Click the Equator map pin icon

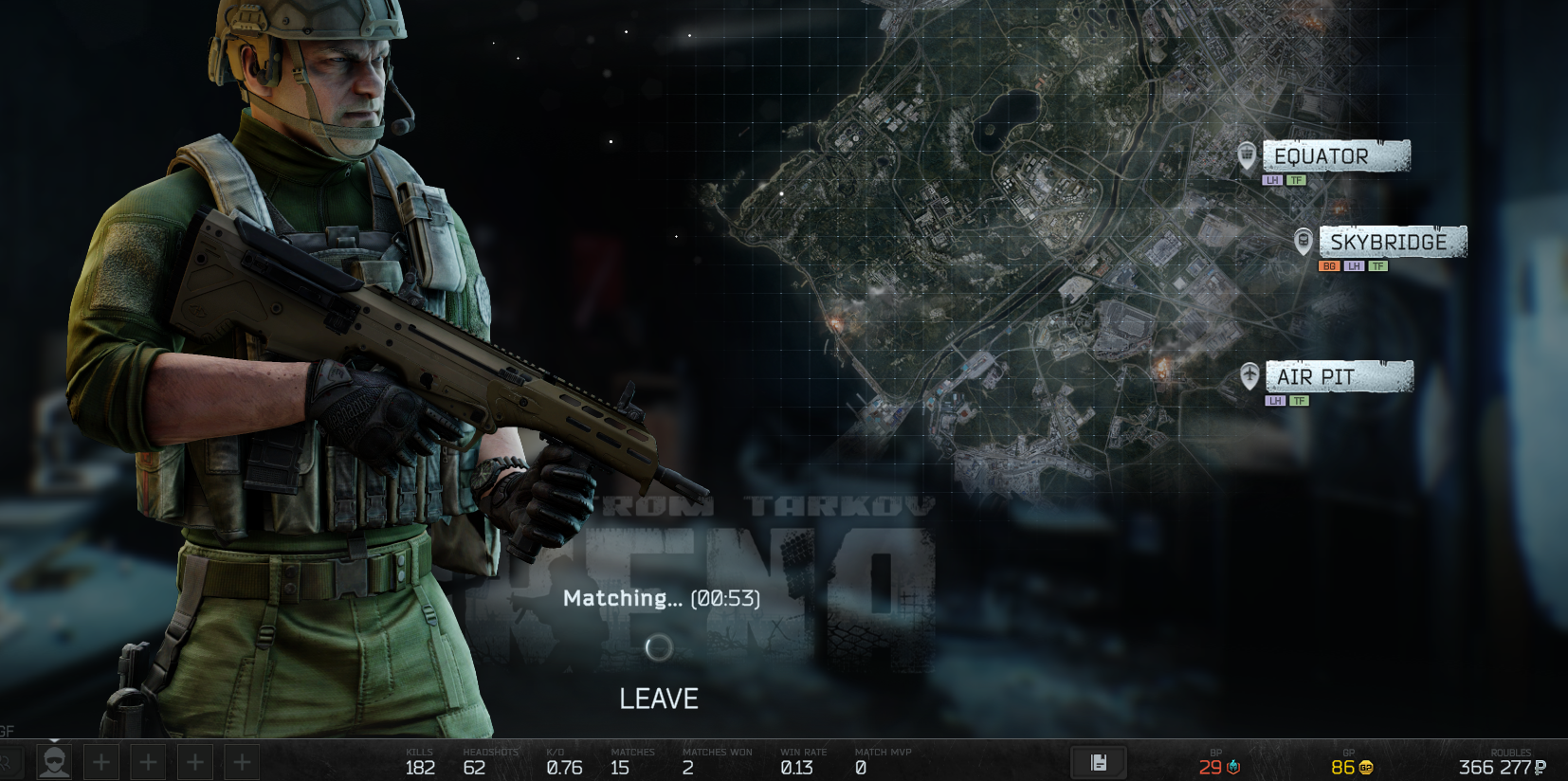click(1247, 154)
